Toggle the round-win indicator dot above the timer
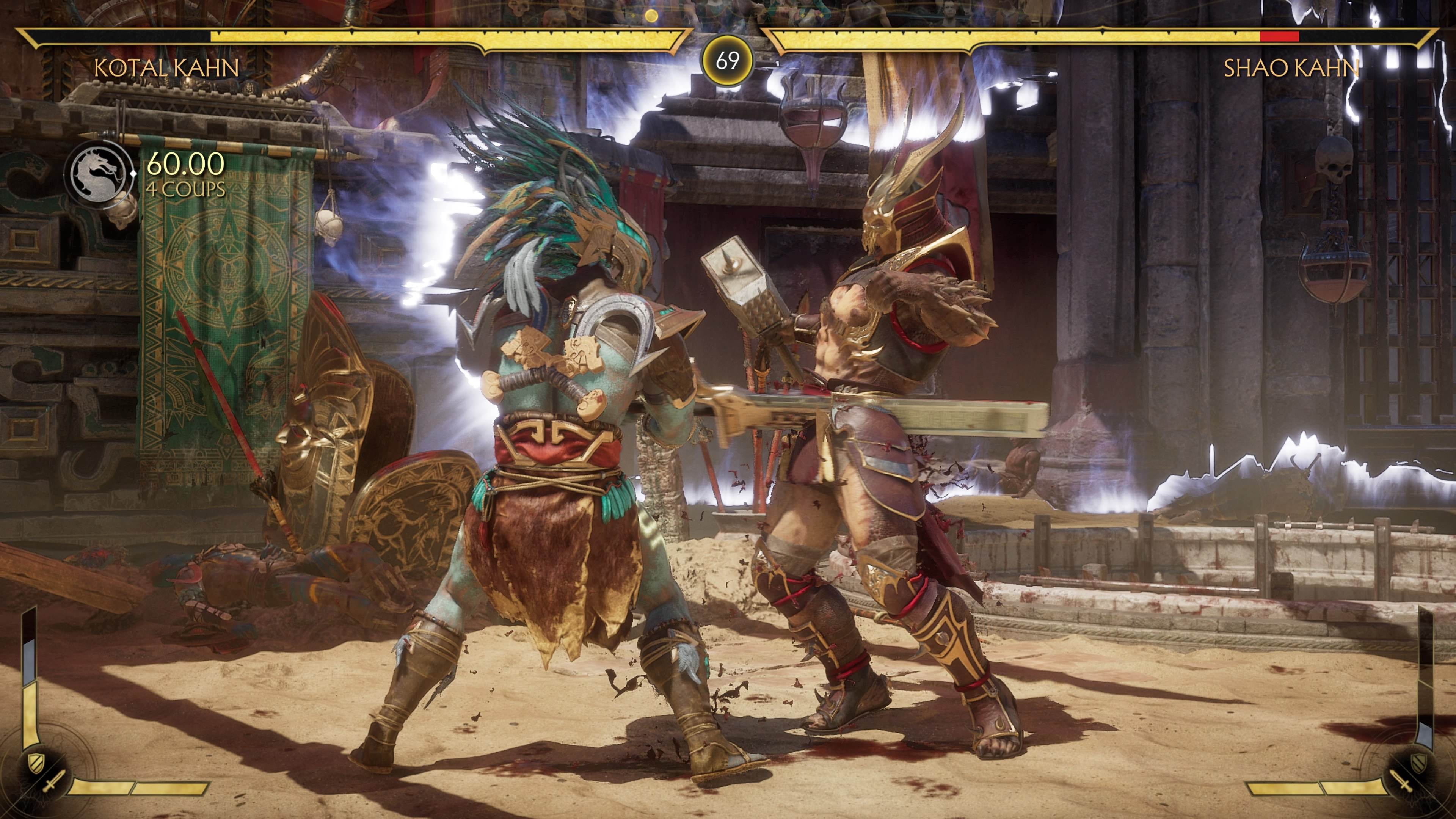 point(652,16)
